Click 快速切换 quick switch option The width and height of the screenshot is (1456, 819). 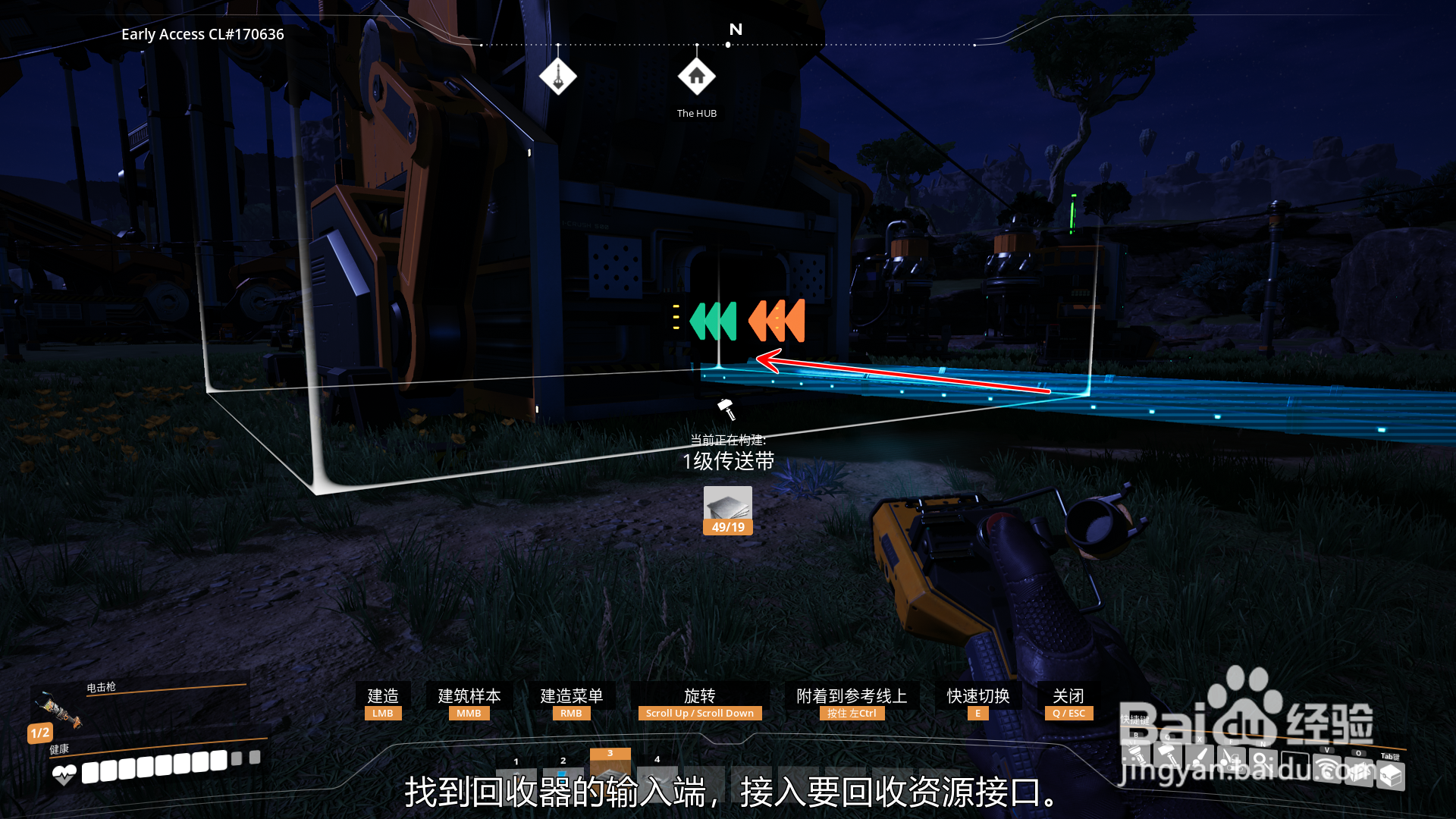pyautogui.click(x=977, y=696)
